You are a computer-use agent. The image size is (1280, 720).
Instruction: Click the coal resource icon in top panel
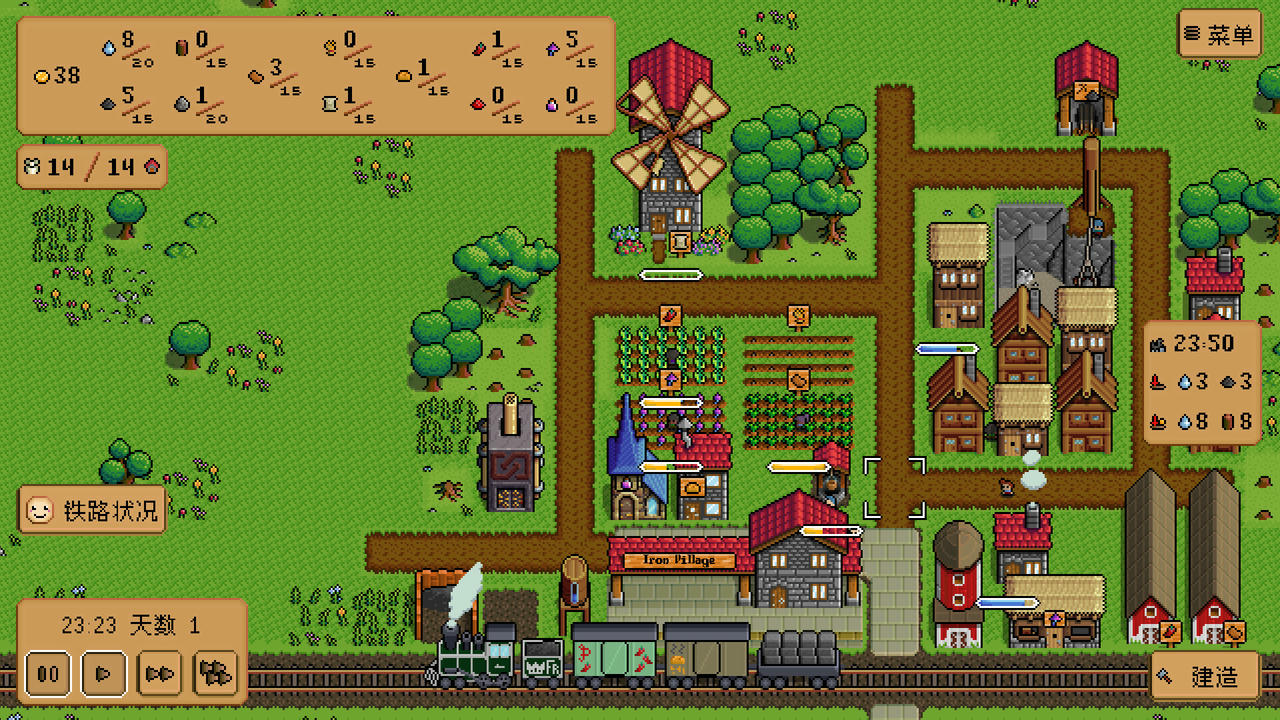pos(107,104)
